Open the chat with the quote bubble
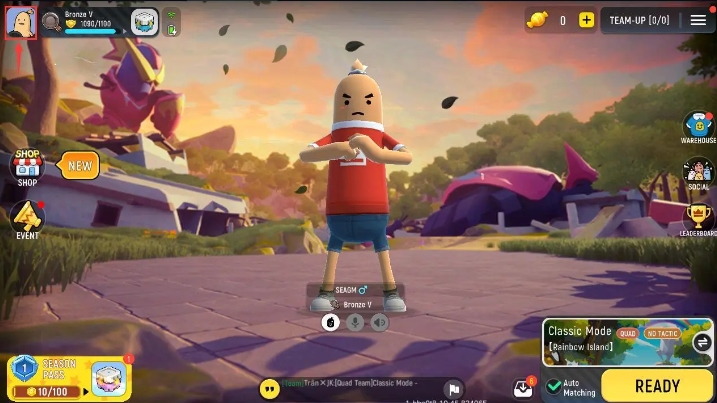Screen dimensions: 717x403 click(x=269, y=388)
